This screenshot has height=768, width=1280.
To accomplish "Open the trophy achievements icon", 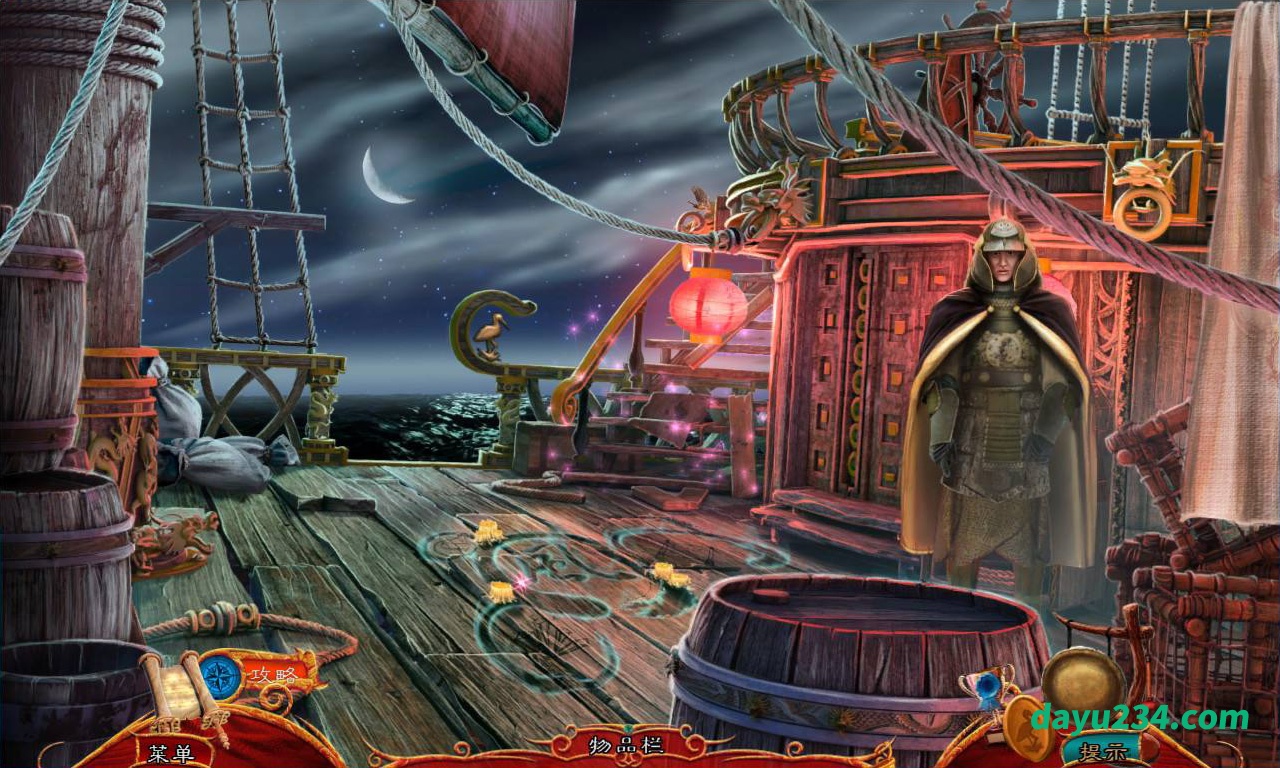I will click(x=986, y=683).
